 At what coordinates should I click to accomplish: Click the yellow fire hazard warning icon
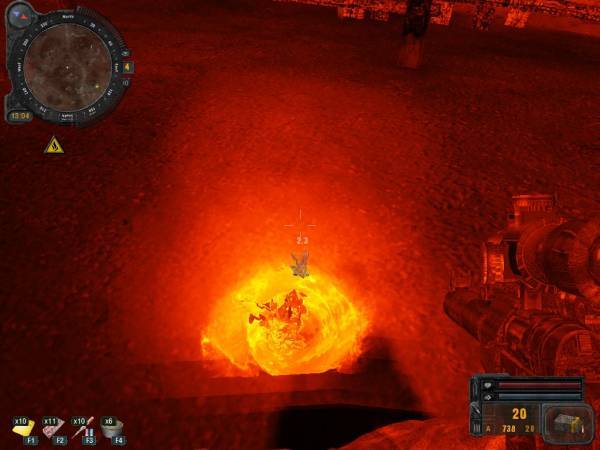coord(54,146)
